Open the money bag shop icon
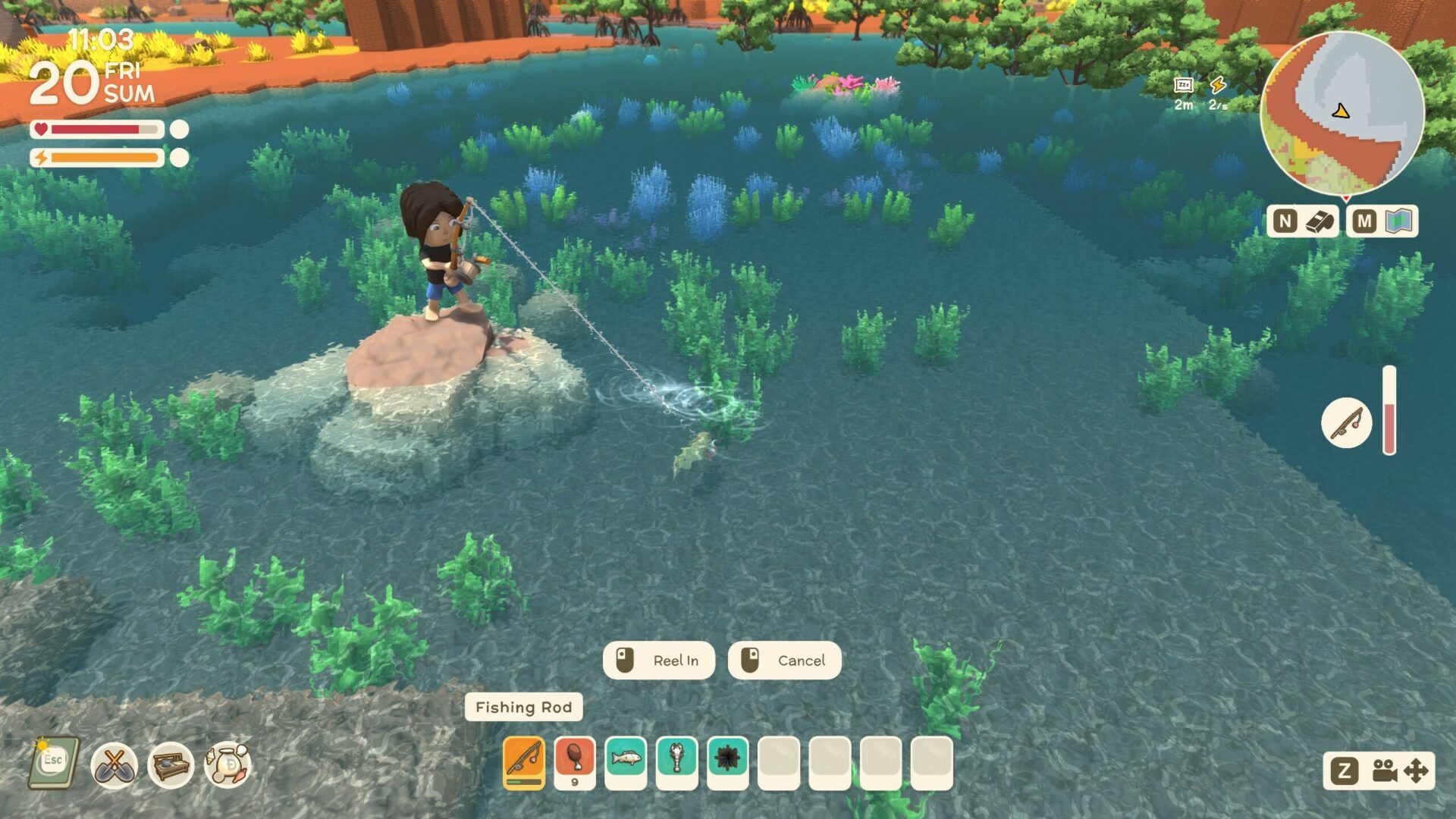The width and height of the screenshot is (1456, 819). (x=228, y=764)
